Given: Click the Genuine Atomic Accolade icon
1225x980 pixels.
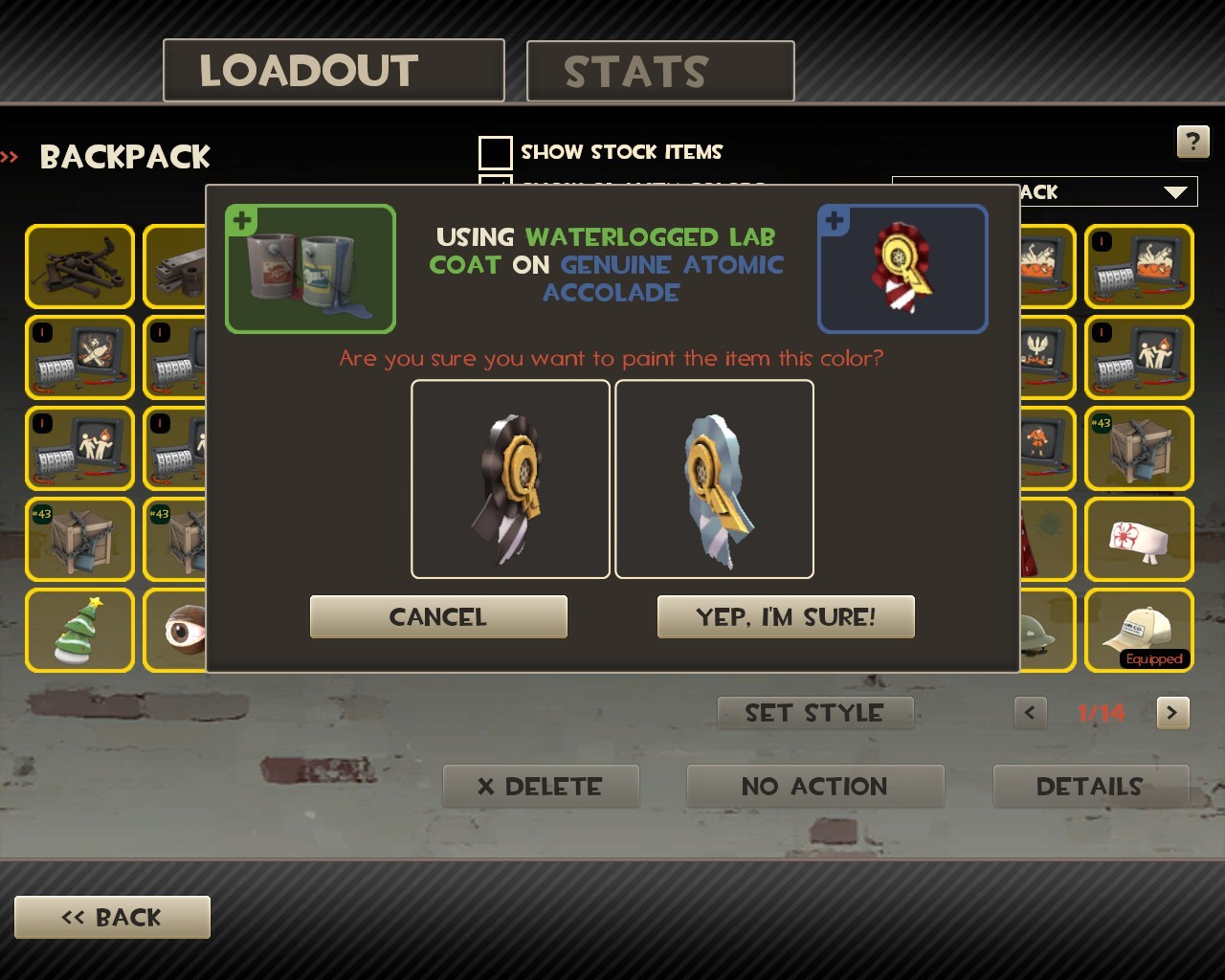Looking at the screenshot, I should [x=902, y=269].
